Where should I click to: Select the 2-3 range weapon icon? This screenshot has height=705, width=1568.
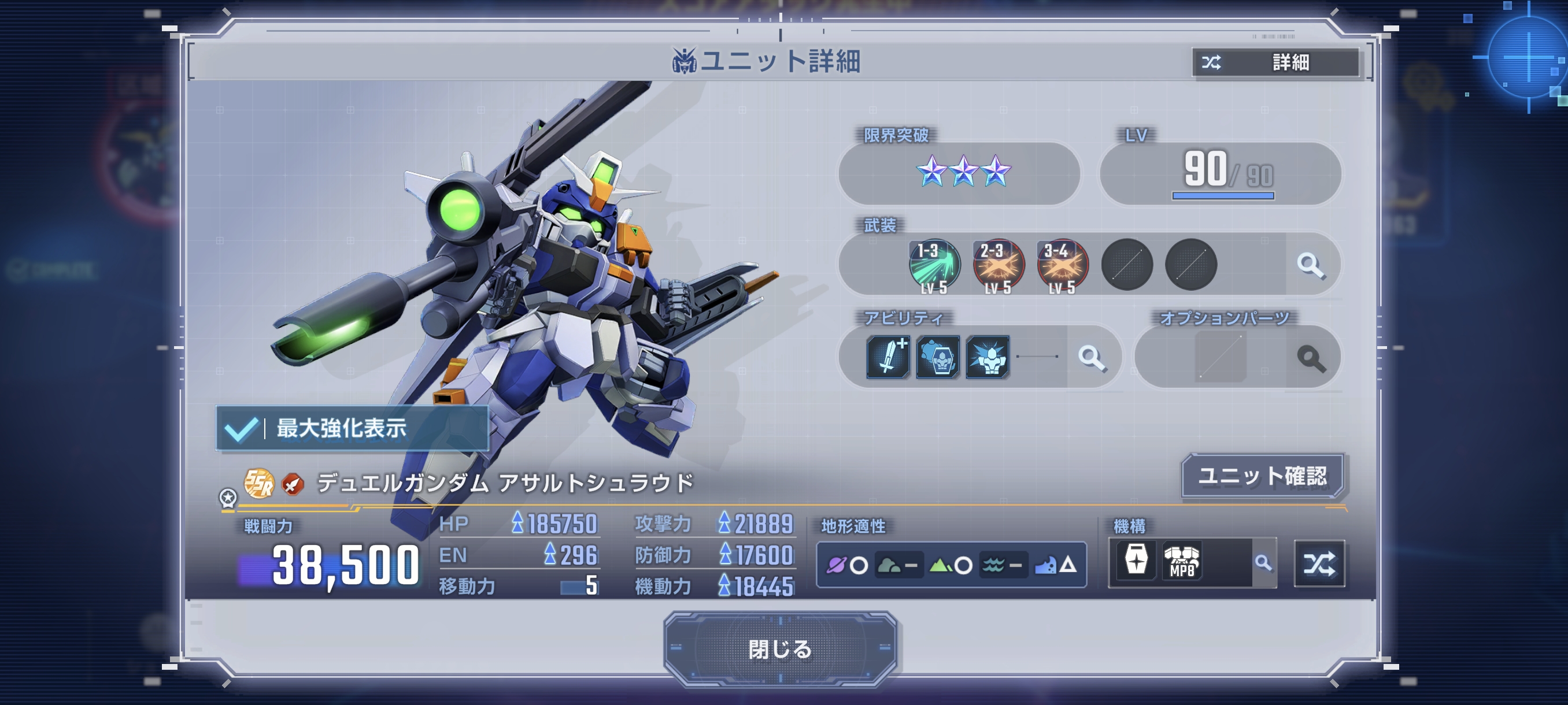pos(999,265)
